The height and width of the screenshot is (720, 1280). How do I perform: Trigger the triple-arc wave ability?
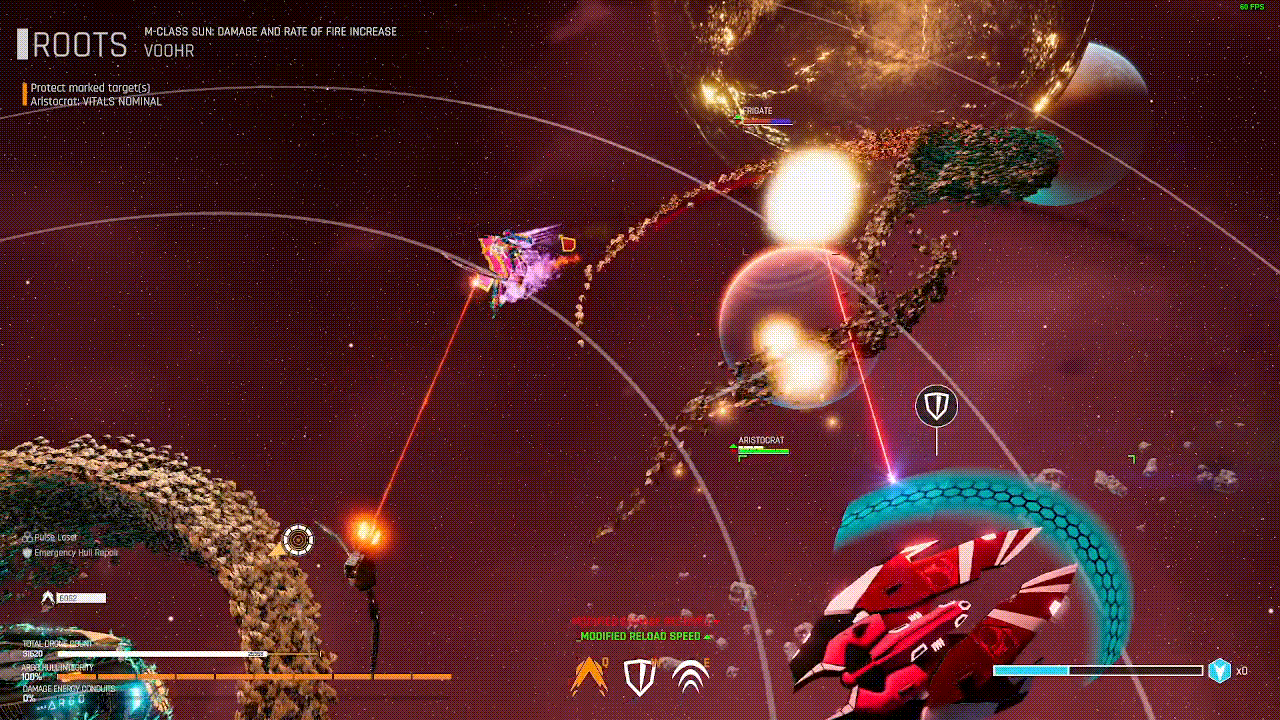coord(690,677)
